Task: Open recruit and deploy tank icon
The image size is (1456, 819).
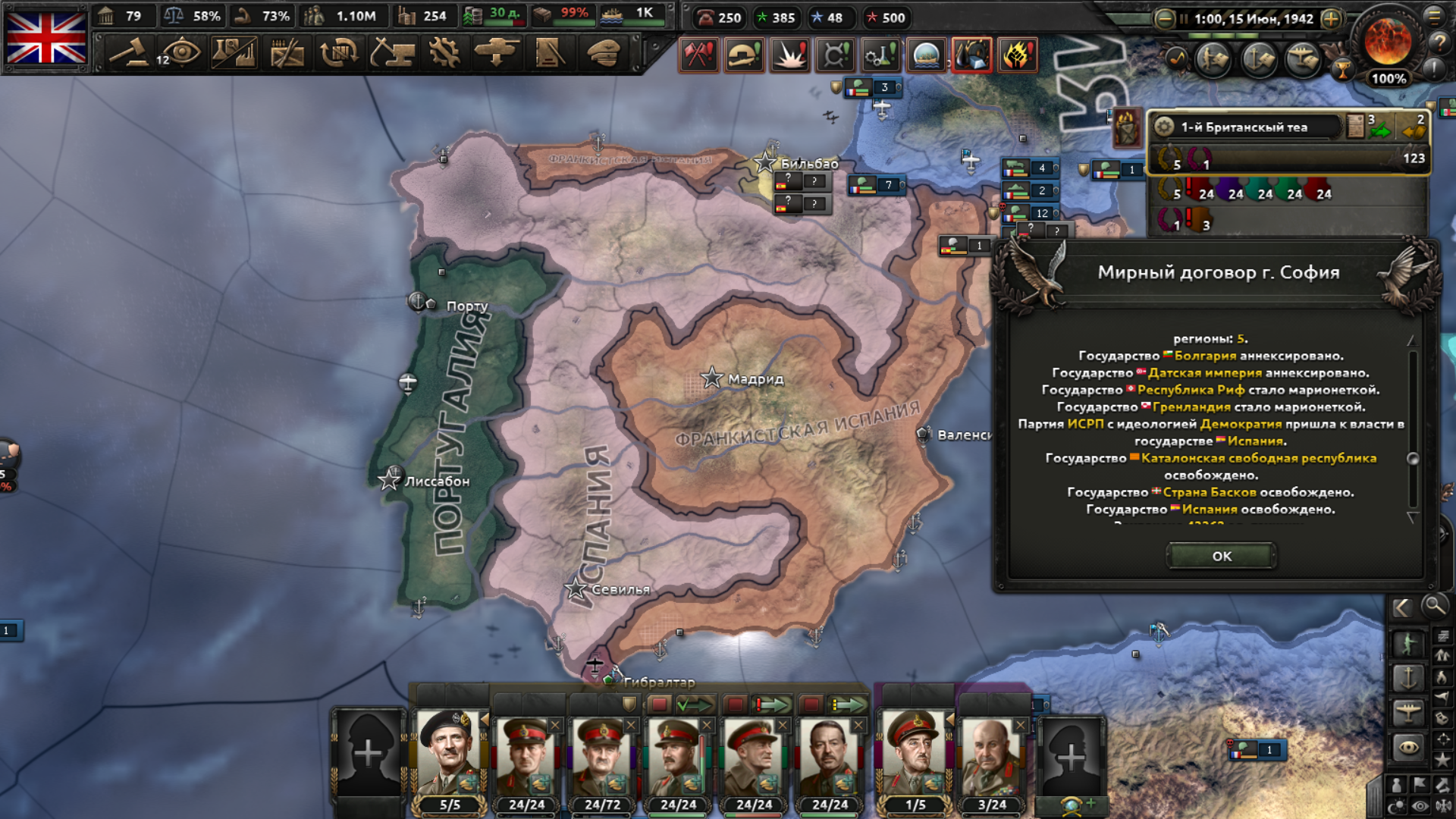Action: [x=497, y=53]
